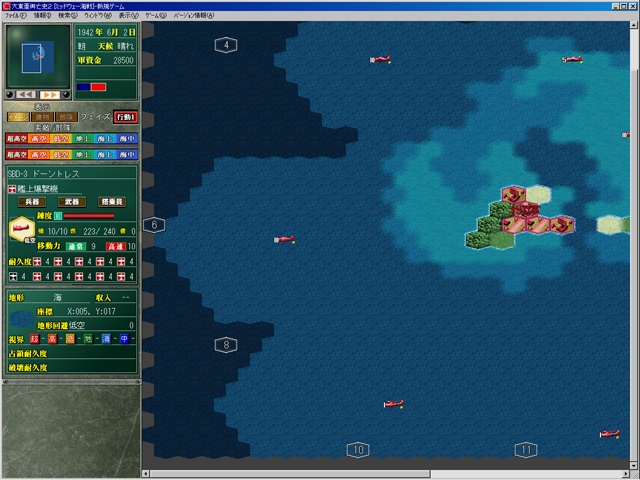Toggle the 建物 display button
The height and width of the screenshot is (480, 640).
(x=42, y=117)
